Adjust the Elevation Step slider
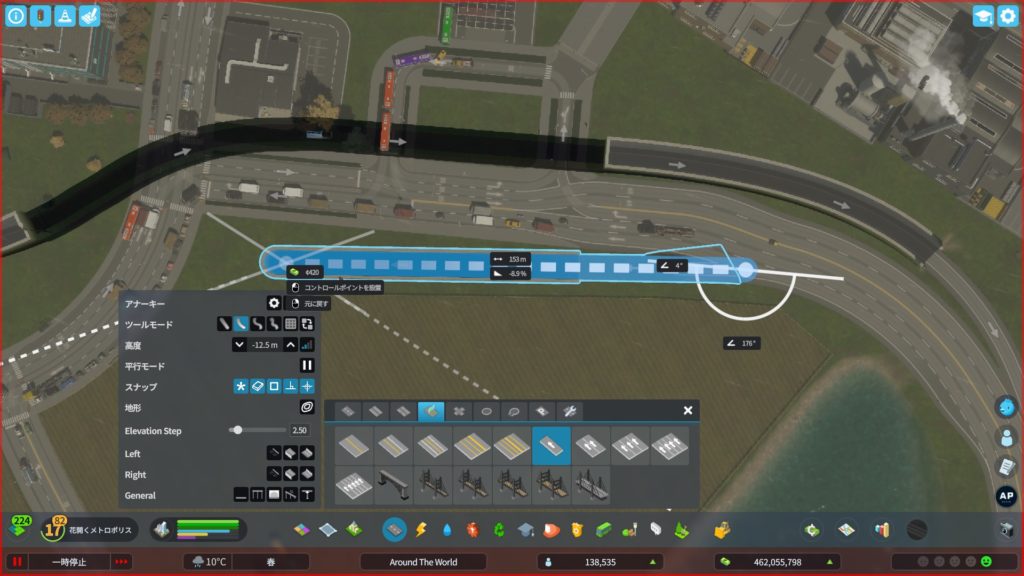 pyautogui.click(x=237, y=430)
